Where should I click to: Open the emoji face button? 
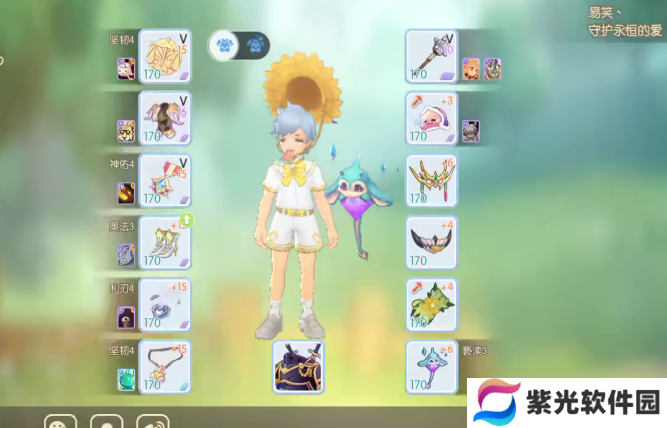[x=60, y=422]
